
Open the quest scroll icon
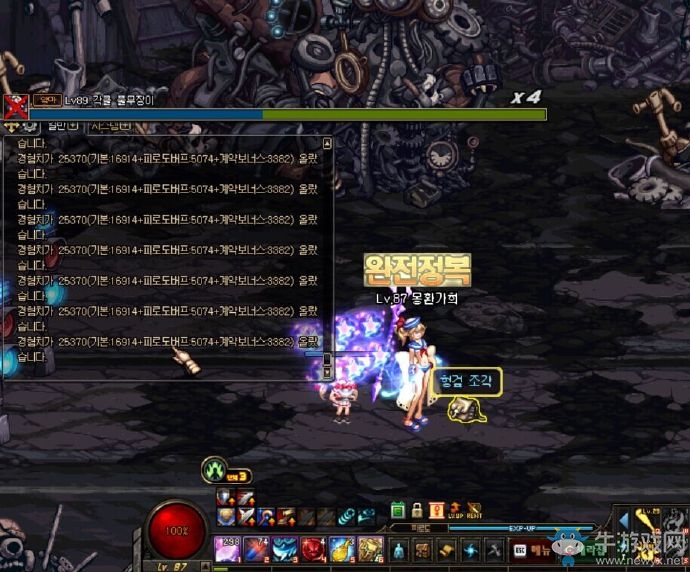446,549
